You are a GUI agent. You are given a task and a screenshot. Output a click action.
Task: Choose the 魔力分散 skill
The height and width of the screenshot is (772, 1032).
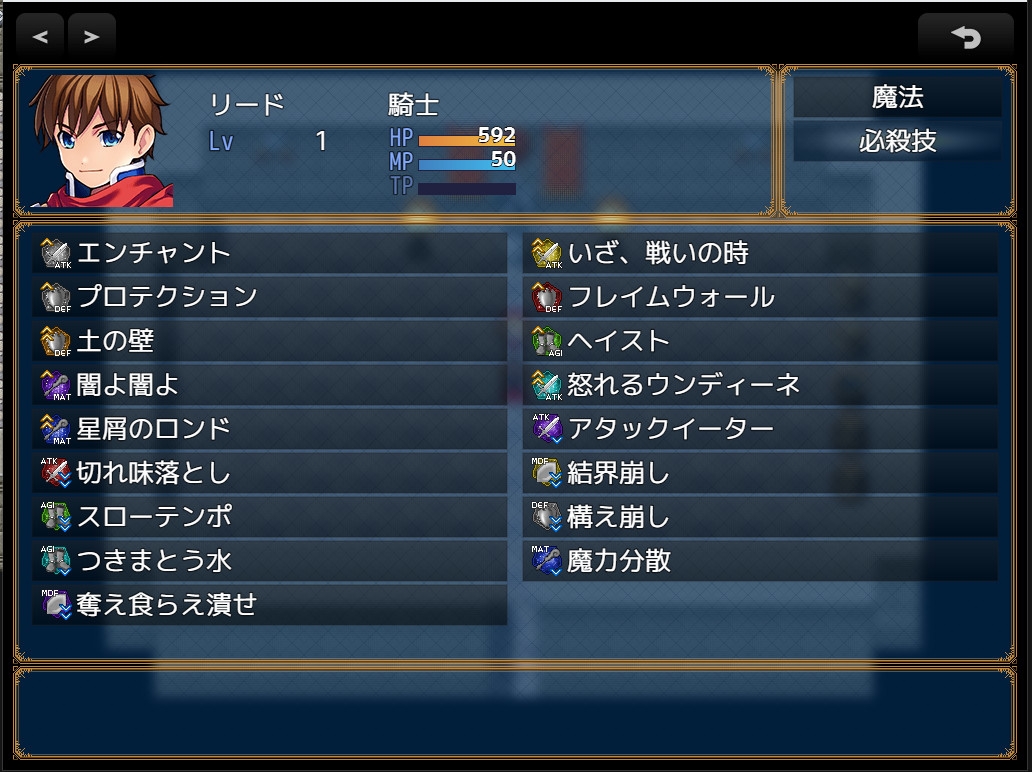(x=760, y=561)
